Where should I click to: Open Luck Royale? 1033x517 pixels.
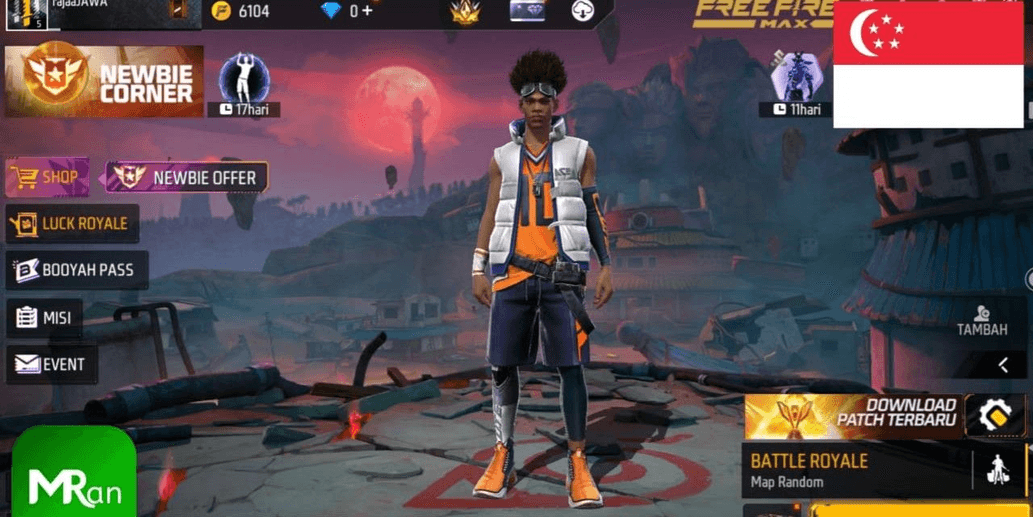[72, 224]
